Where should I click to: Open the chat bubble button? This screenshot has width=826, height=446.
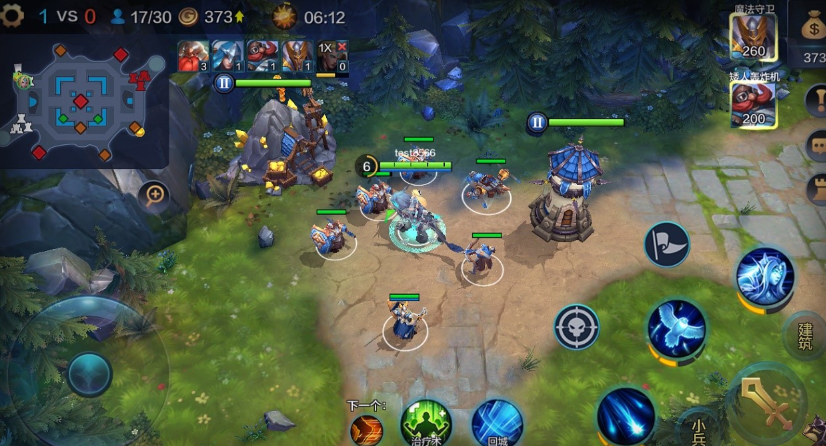coord(815,146)
